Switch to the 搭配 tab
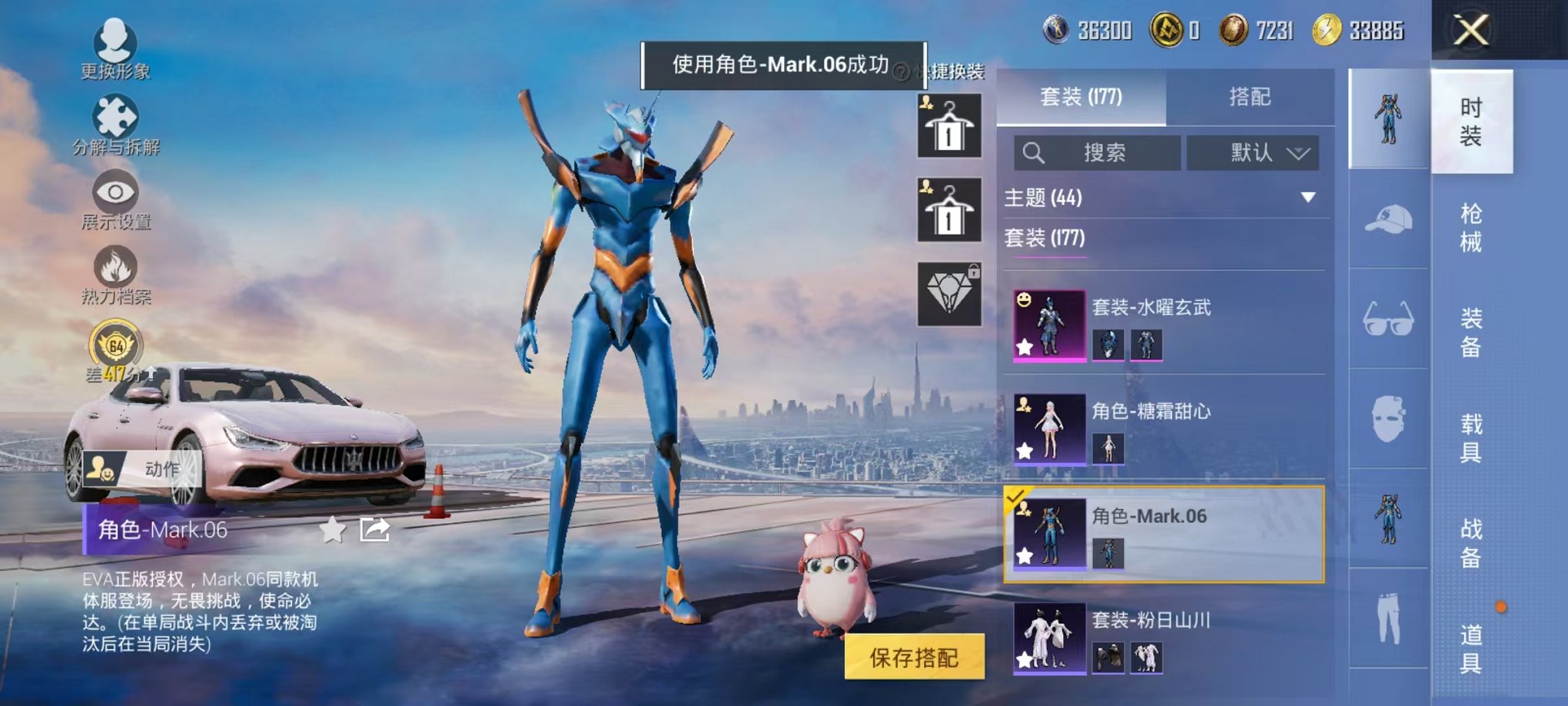 [x=1250, y=97]
